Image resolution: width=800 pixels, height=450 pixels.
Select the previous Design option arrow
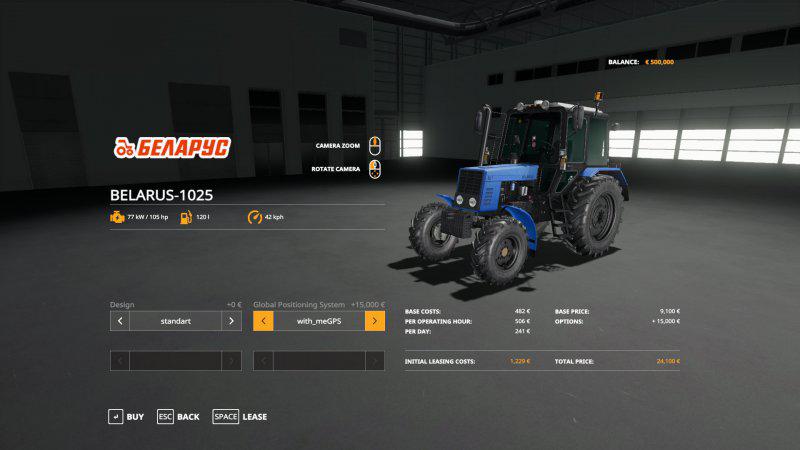click(119, 321)
